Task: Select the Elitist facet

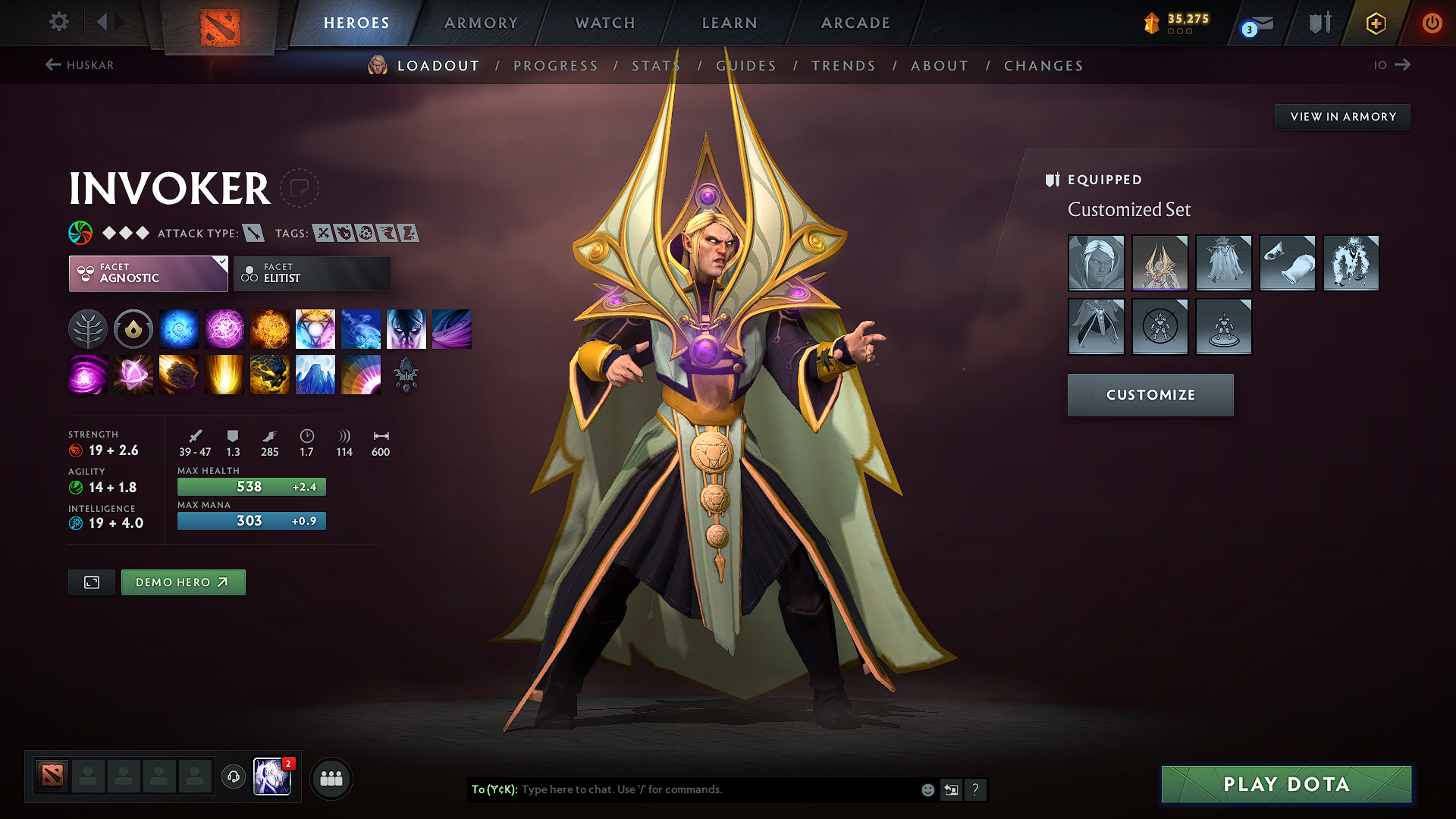Action: [x=312, y=273]
